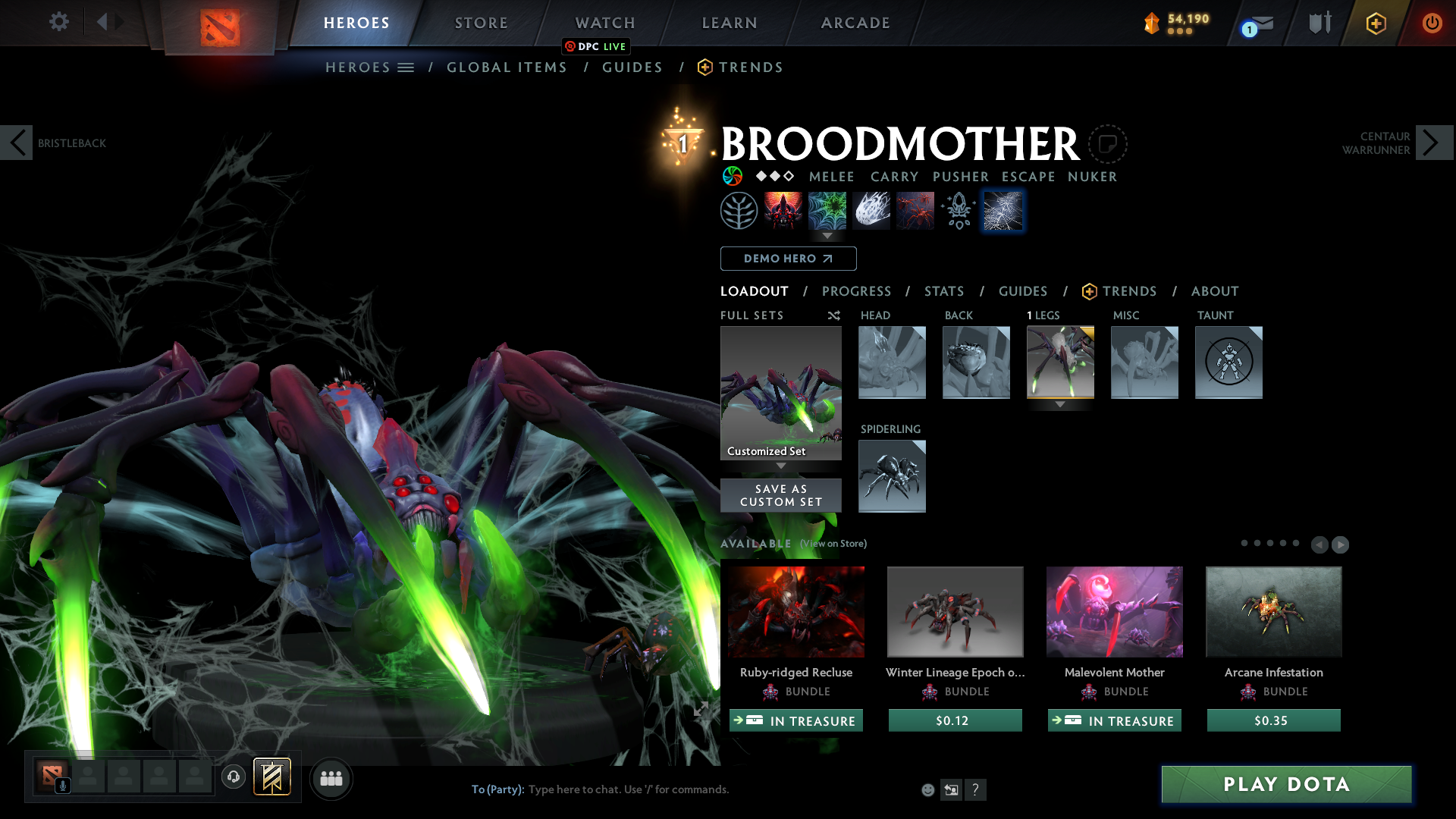The image size is (1456, 819).
Task: Click the help question mark icon
Action: (x=976, y=789)
